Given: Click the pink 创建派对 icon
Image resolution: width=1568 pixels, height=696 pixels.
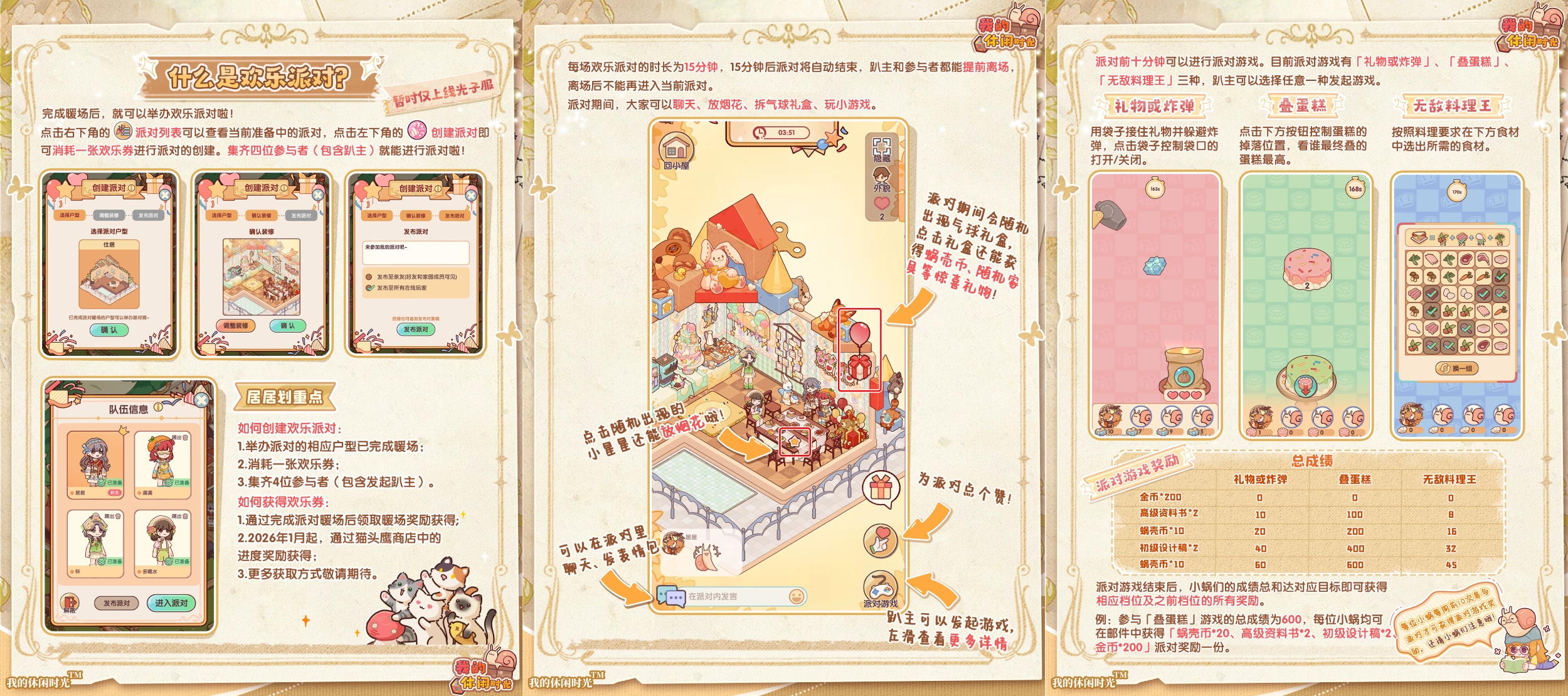Looking at the screenshot, I should coord(417,131).
